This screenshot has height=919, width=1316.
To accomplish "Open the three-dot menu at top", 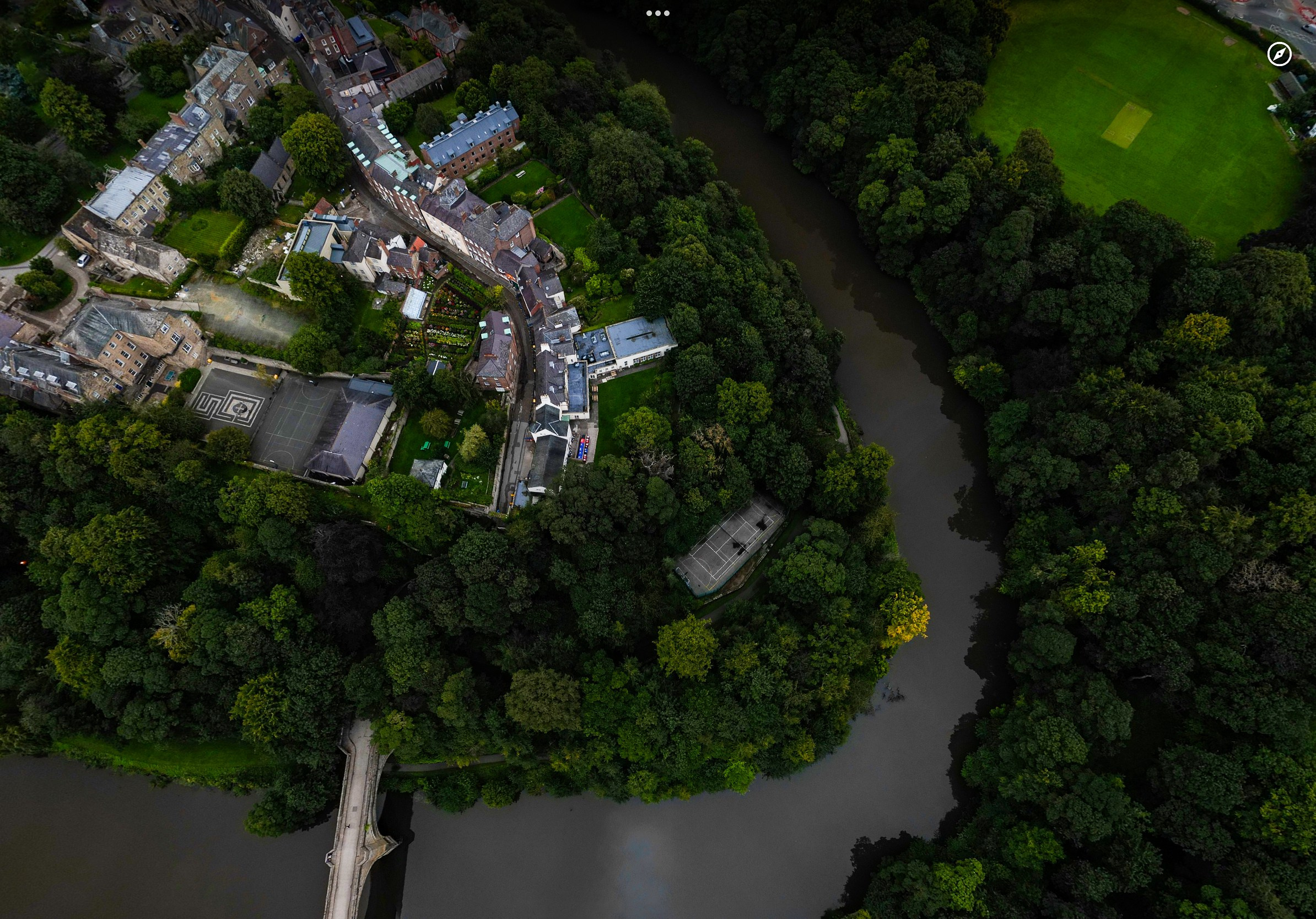I will 657,13.
